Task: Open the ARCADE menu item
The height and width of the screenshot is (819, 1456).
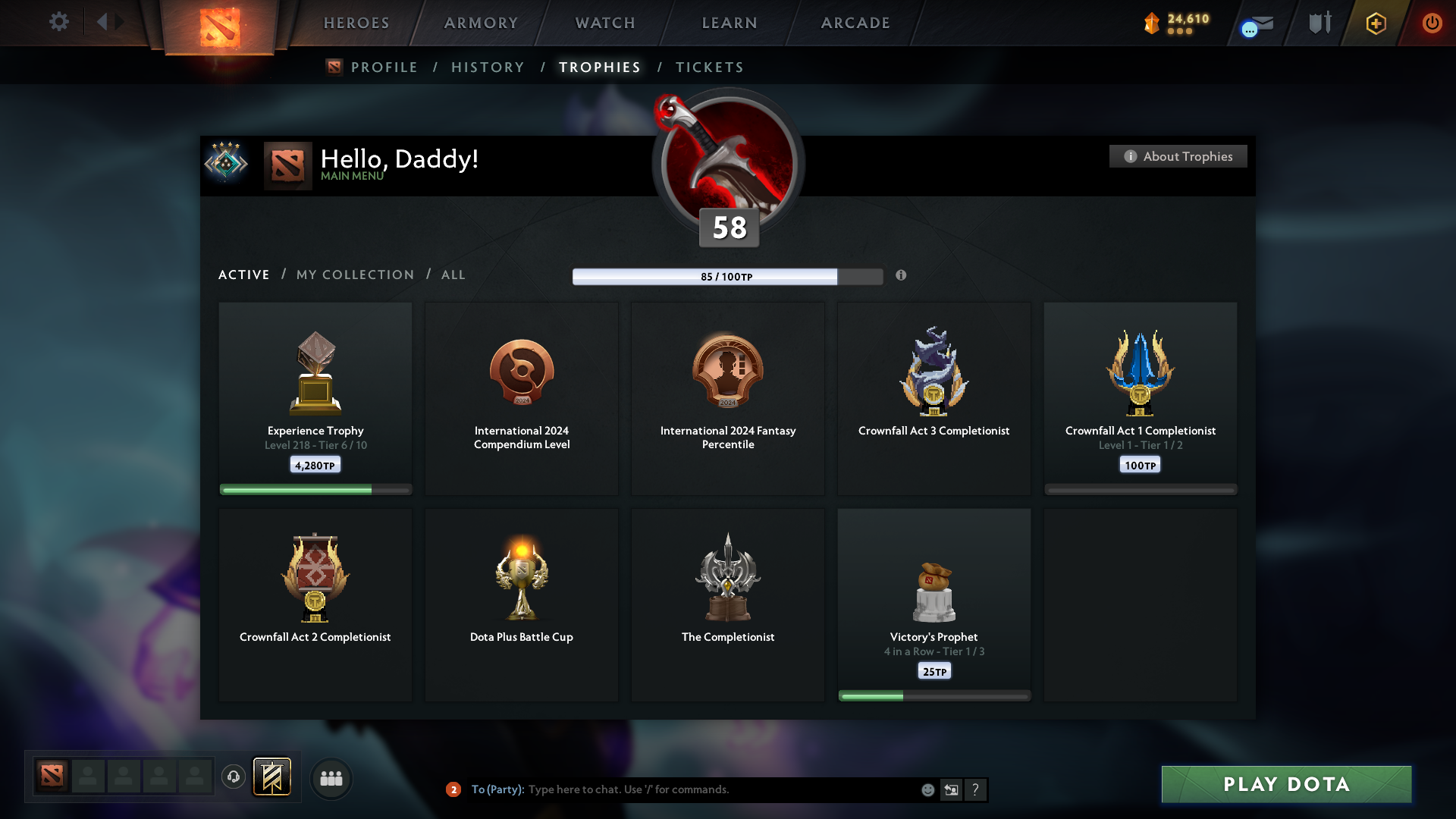Action: pyautogui.click(x=855, y=23)
